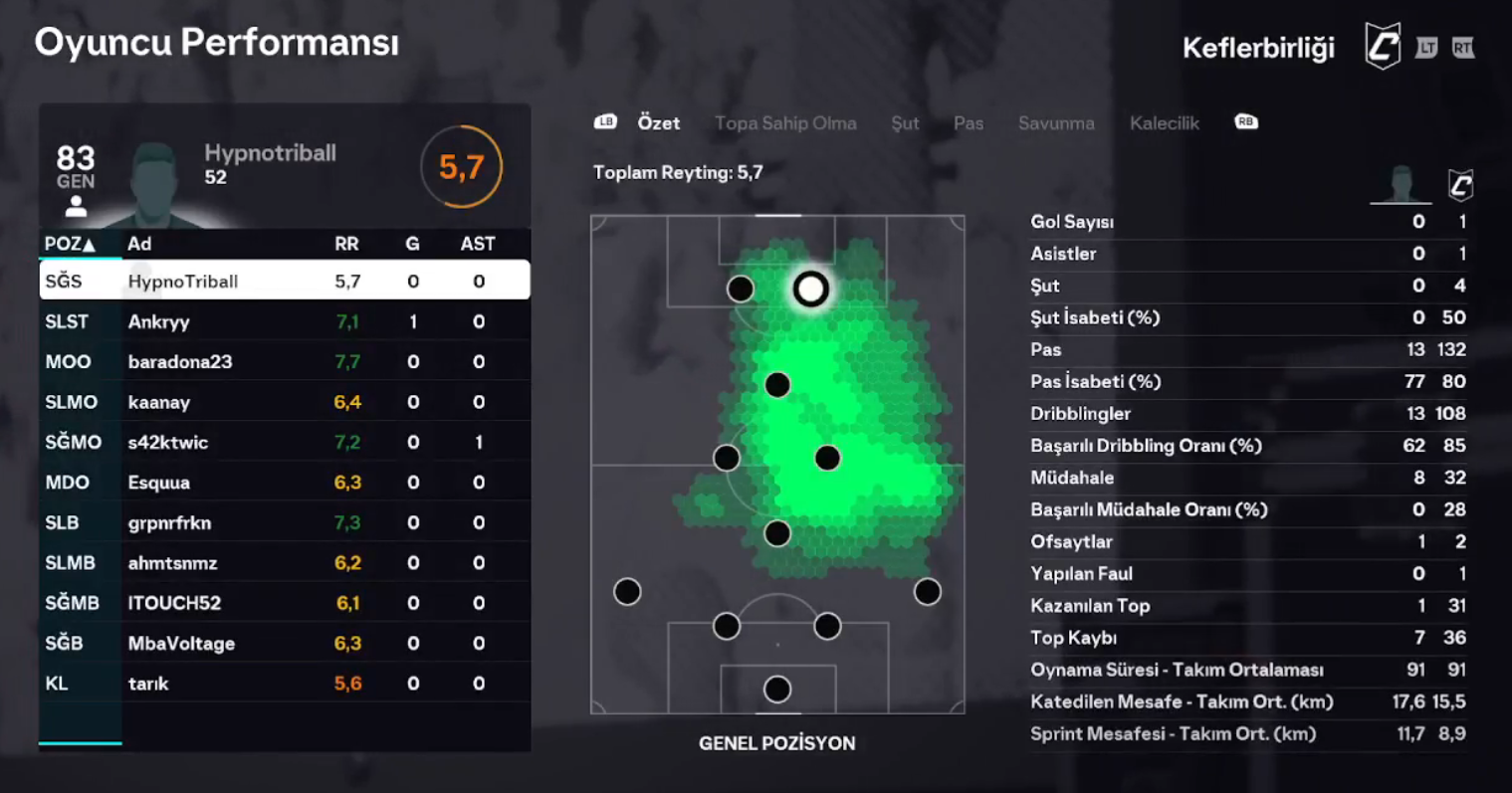Select the ITOUCH52 player row
Screen dimensions: 1512x793
(x=284, y=603)
